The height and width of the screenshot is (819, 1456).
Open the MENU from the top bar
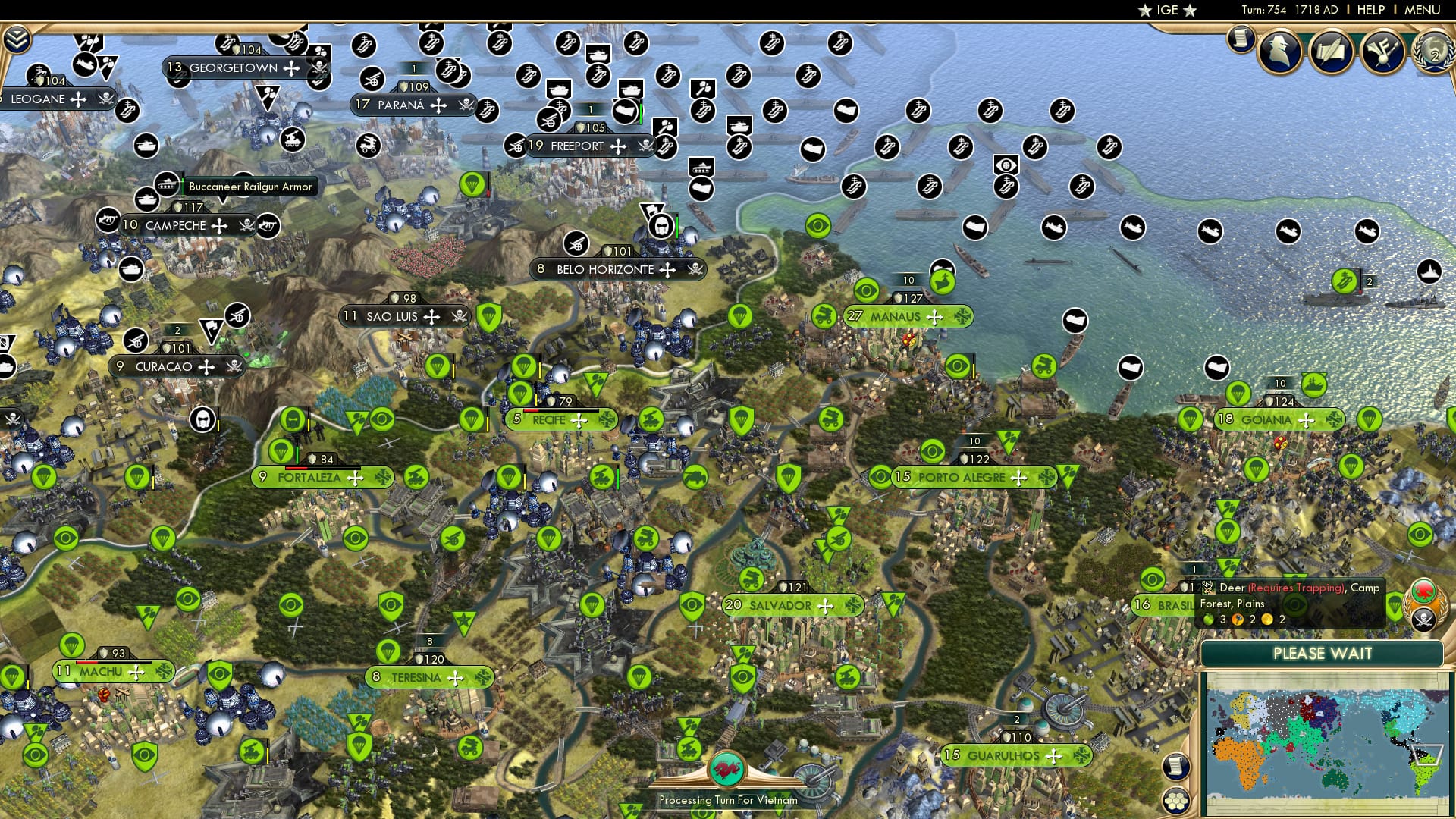pyautogui.click(x=1423, y=9)
